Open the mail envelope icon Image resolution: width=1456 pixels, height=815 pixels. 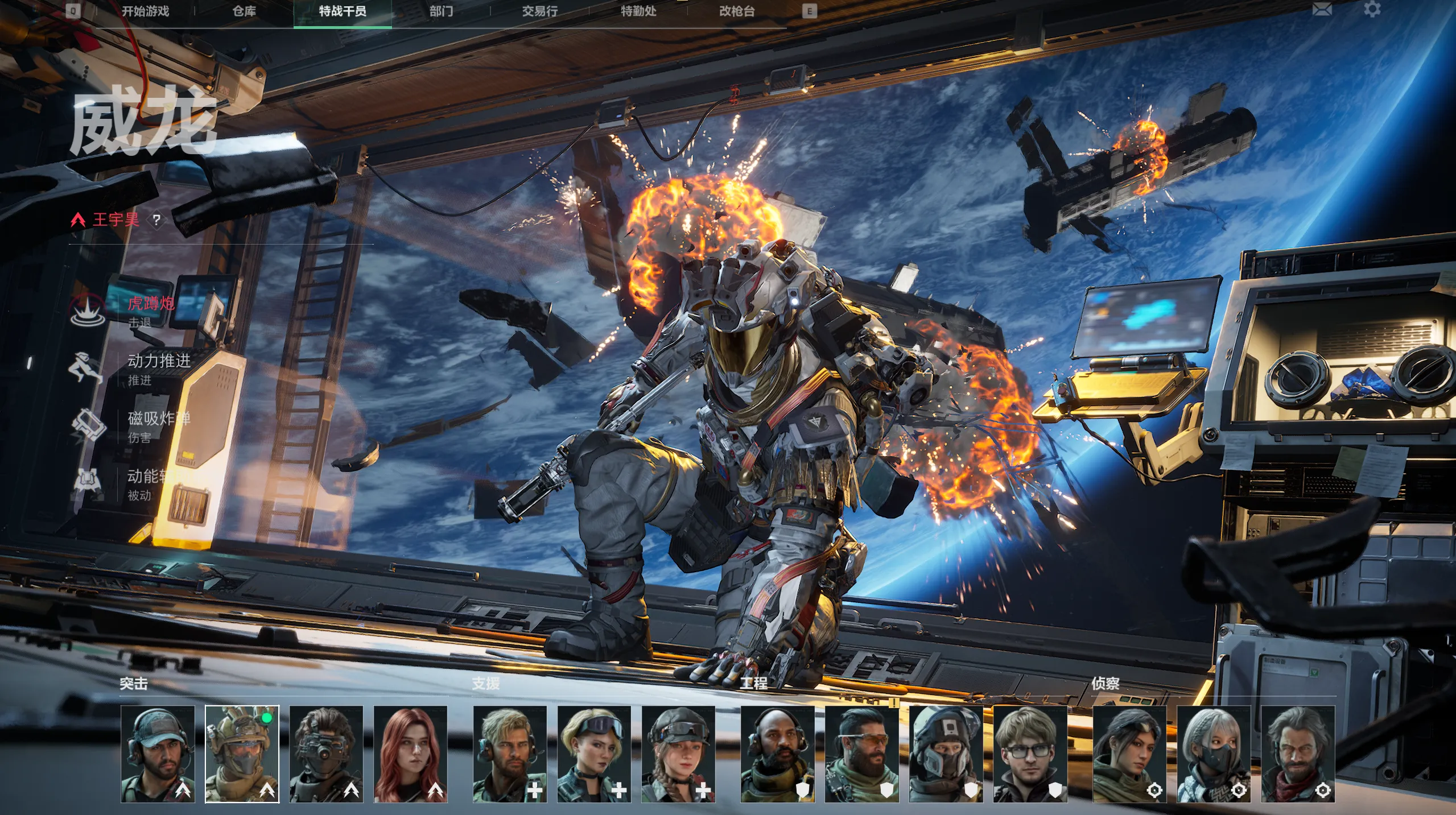(1322, 10)
